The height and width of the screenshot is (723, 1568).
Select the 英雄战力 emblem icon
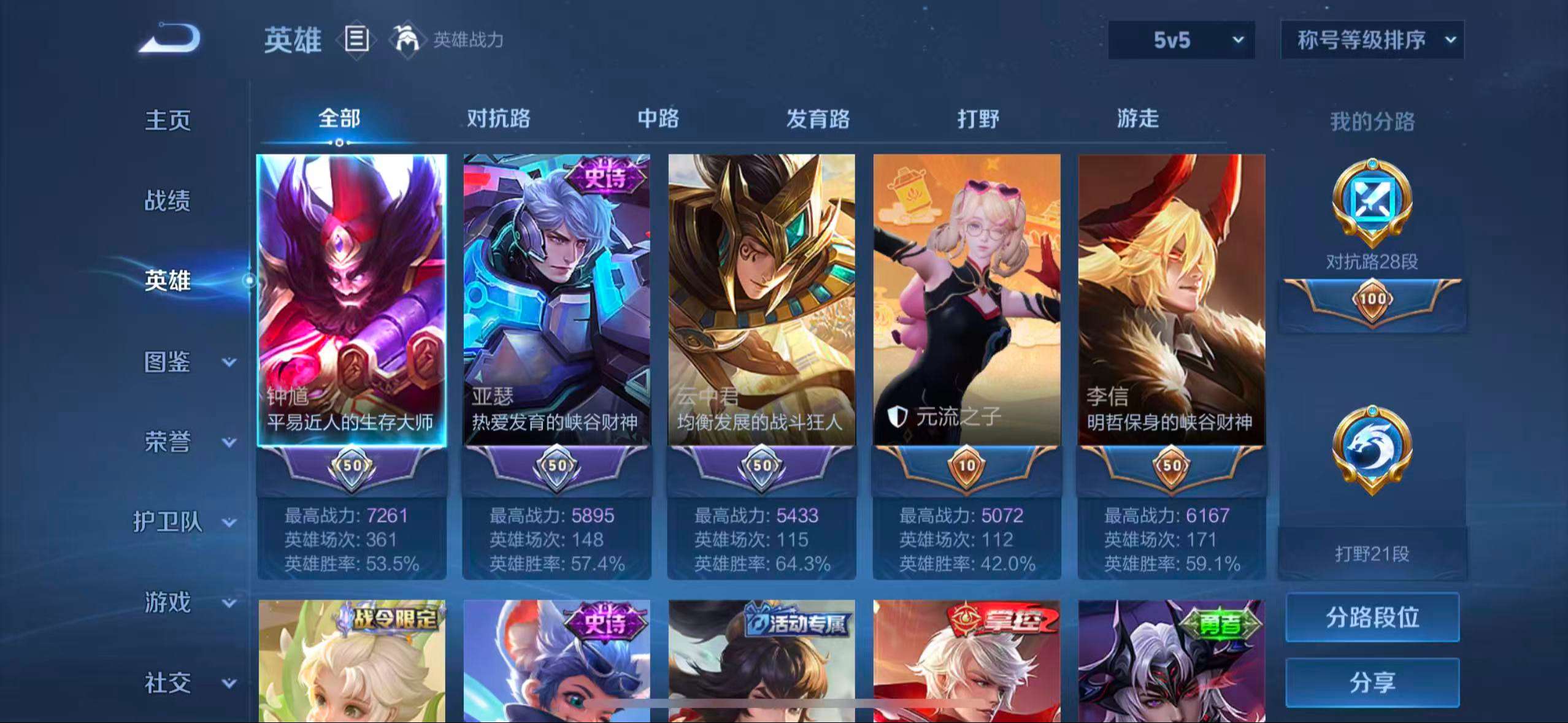click(408, 40)
